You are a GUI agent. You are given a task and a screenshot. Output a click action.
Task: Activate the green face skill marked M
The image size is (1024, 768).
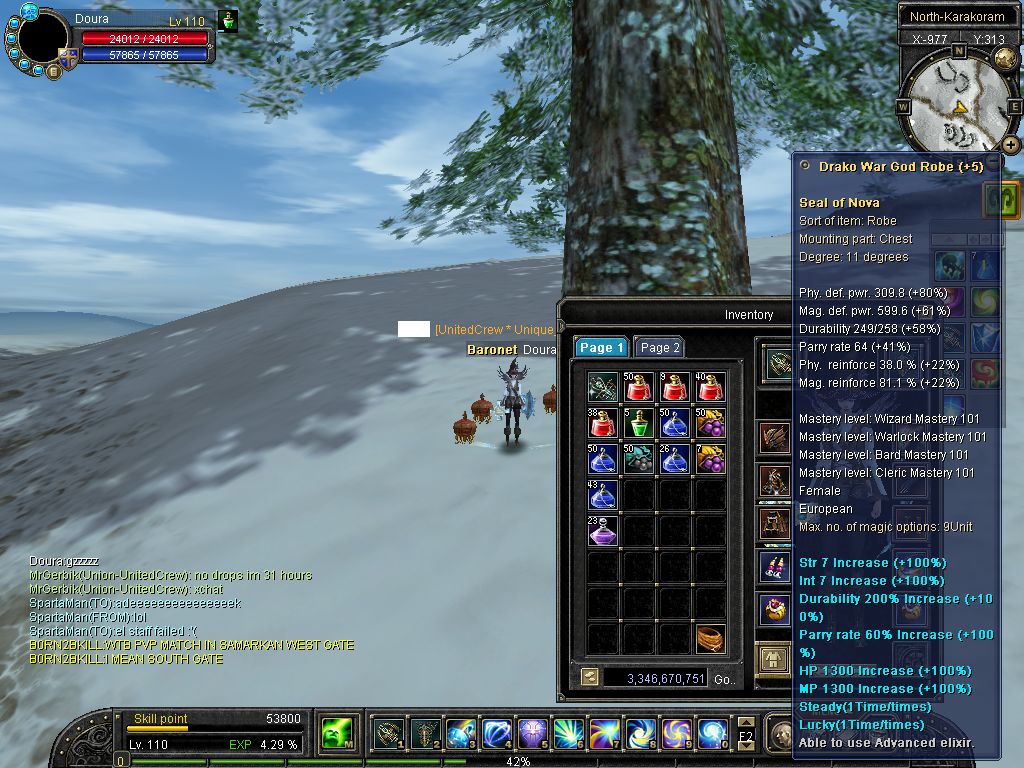(335, 734)
